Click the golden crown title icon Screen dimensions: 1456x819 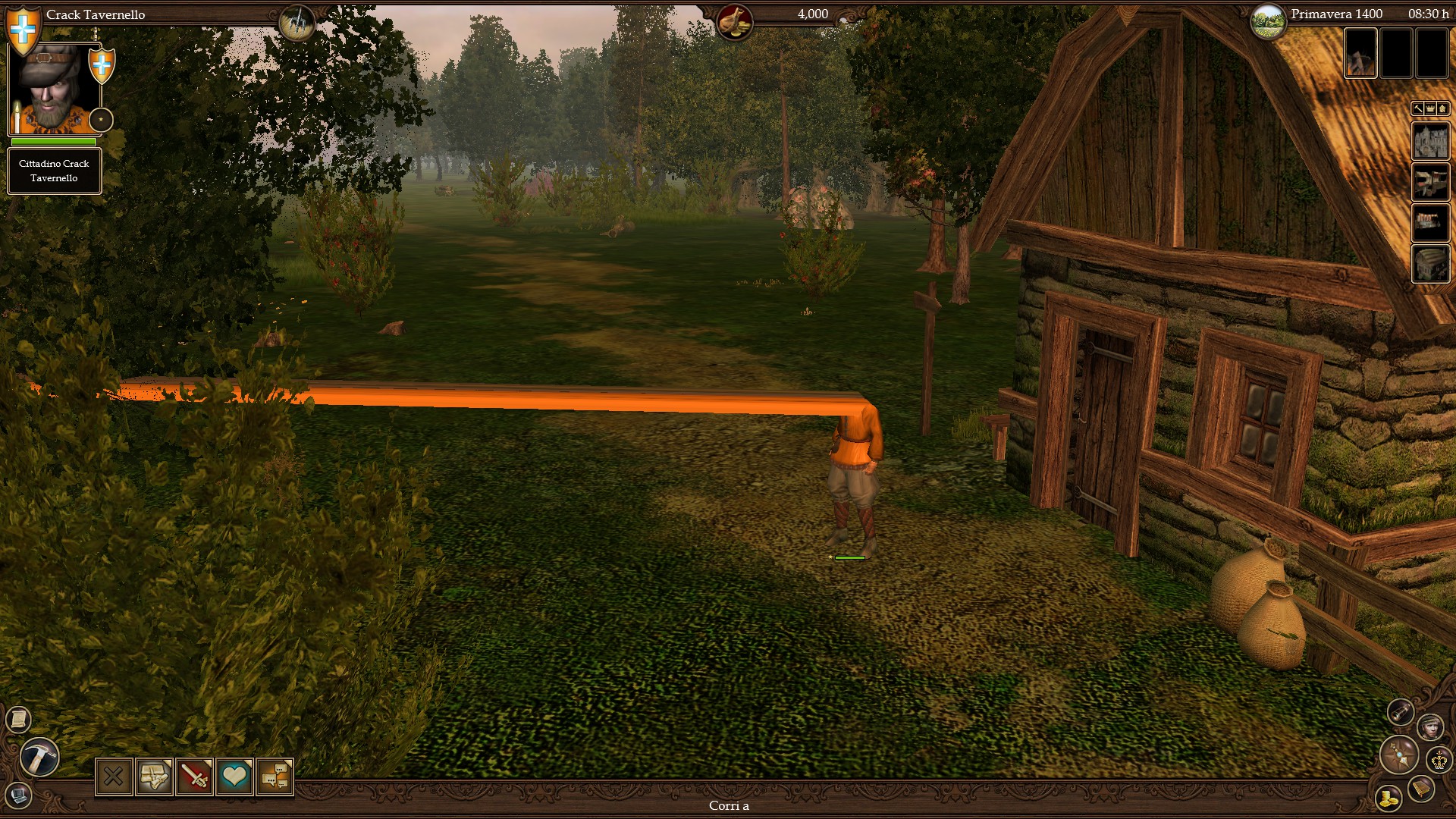pos(1439,761)
